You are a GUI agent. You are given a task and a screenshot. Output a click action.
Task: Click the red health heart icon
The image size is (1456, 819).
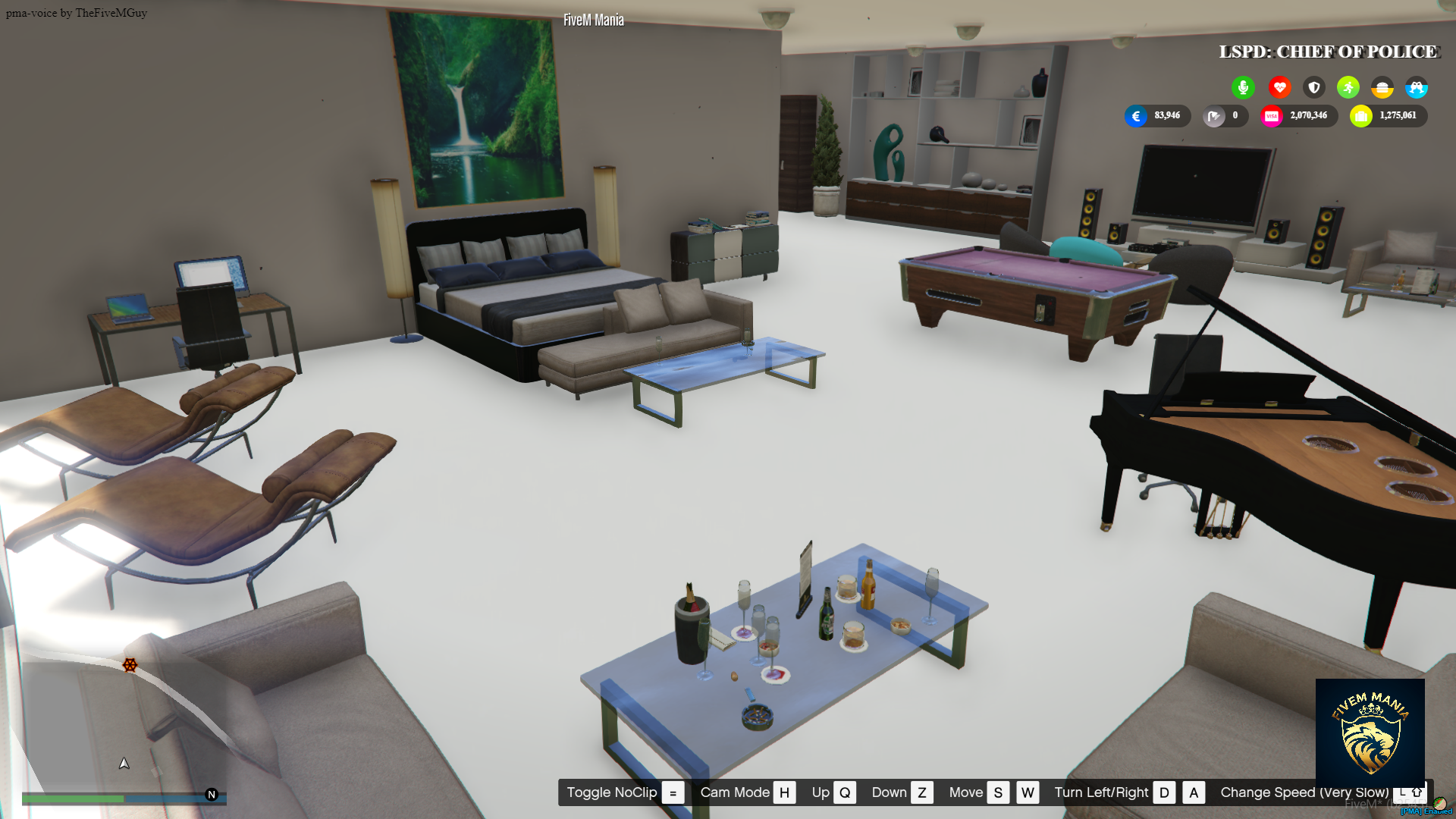[x=1279, y=87]
